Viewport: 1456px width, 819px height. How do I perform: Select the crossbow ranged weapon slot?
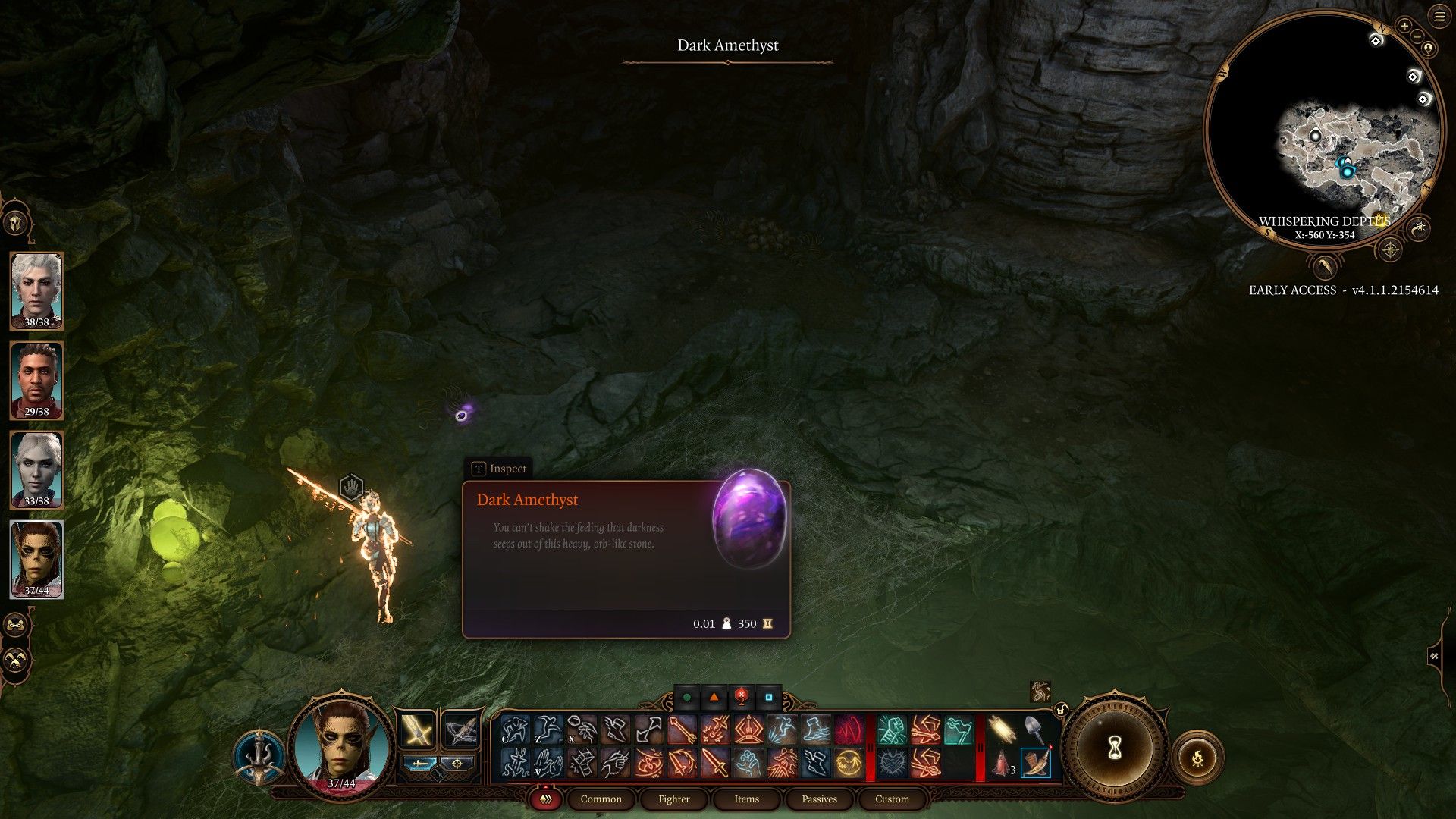pyautogui.click(x=460, y=730)
